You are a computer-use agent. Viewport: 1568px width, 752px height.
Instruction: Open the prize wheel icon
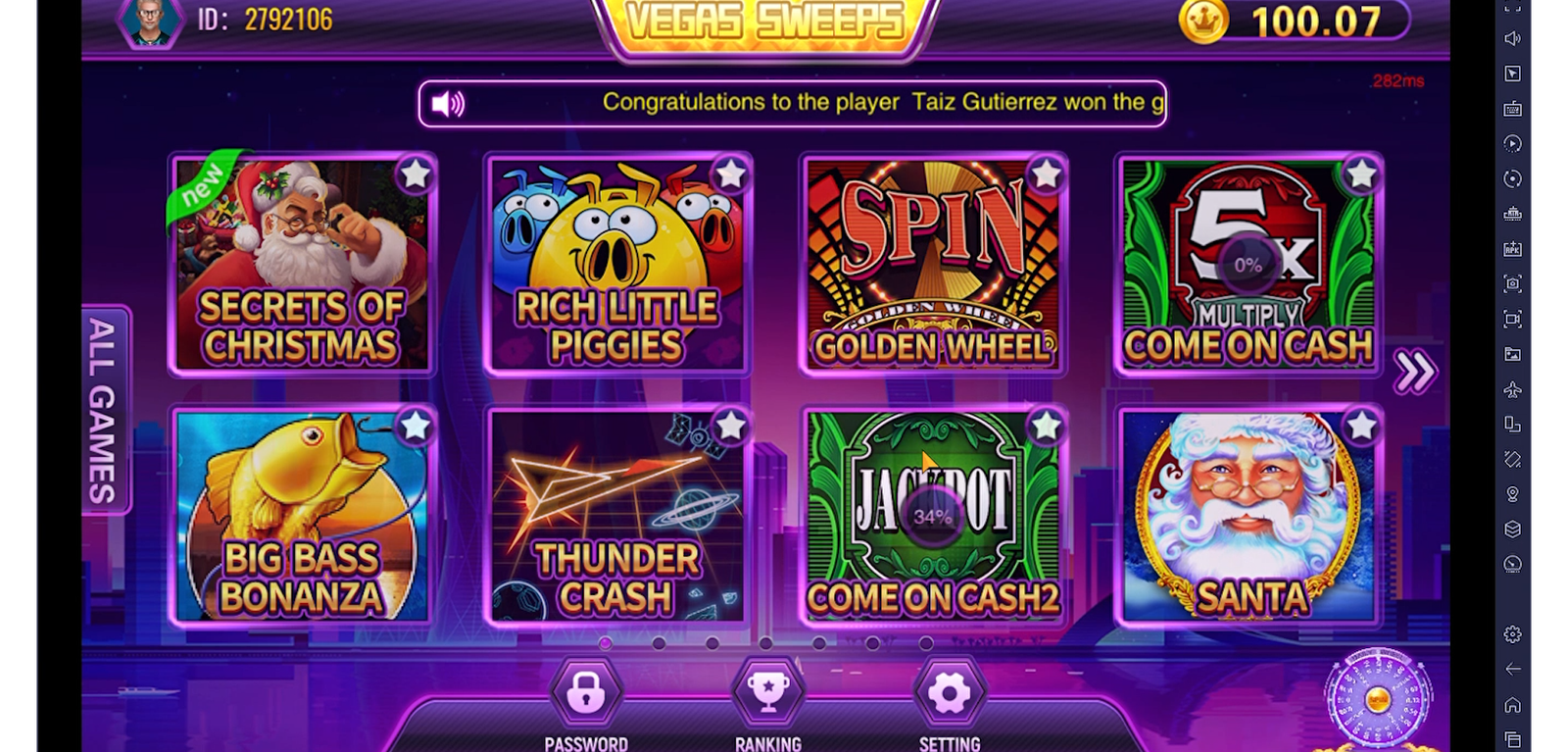point(1377,700)
